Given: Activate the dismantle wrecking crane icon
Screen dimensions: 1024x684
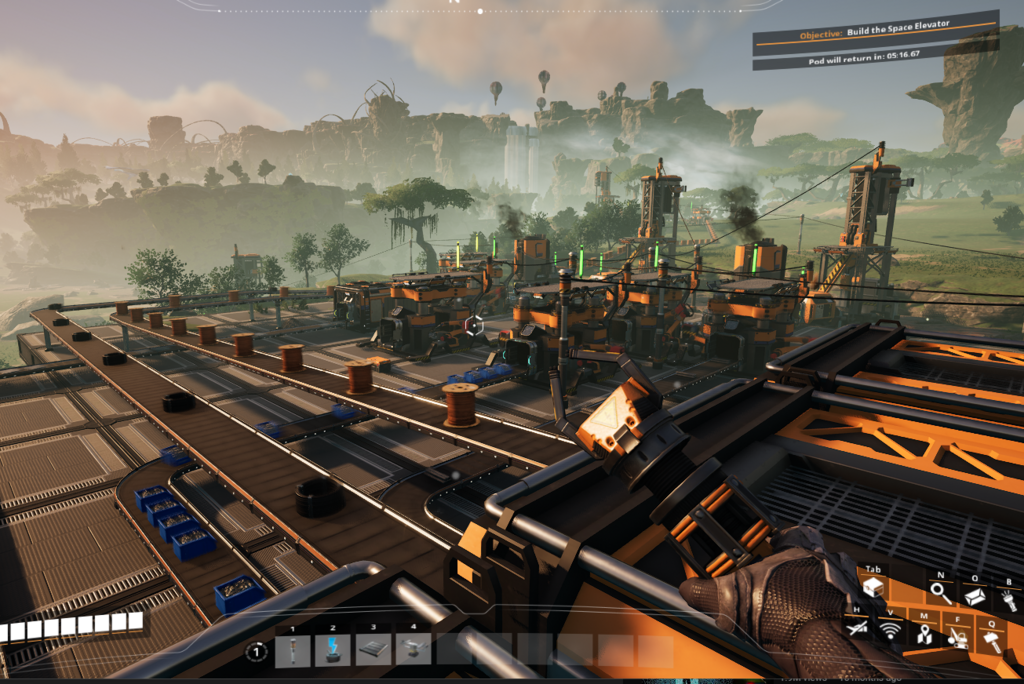Looking at the screenshot, I should [x=958, y=637].
